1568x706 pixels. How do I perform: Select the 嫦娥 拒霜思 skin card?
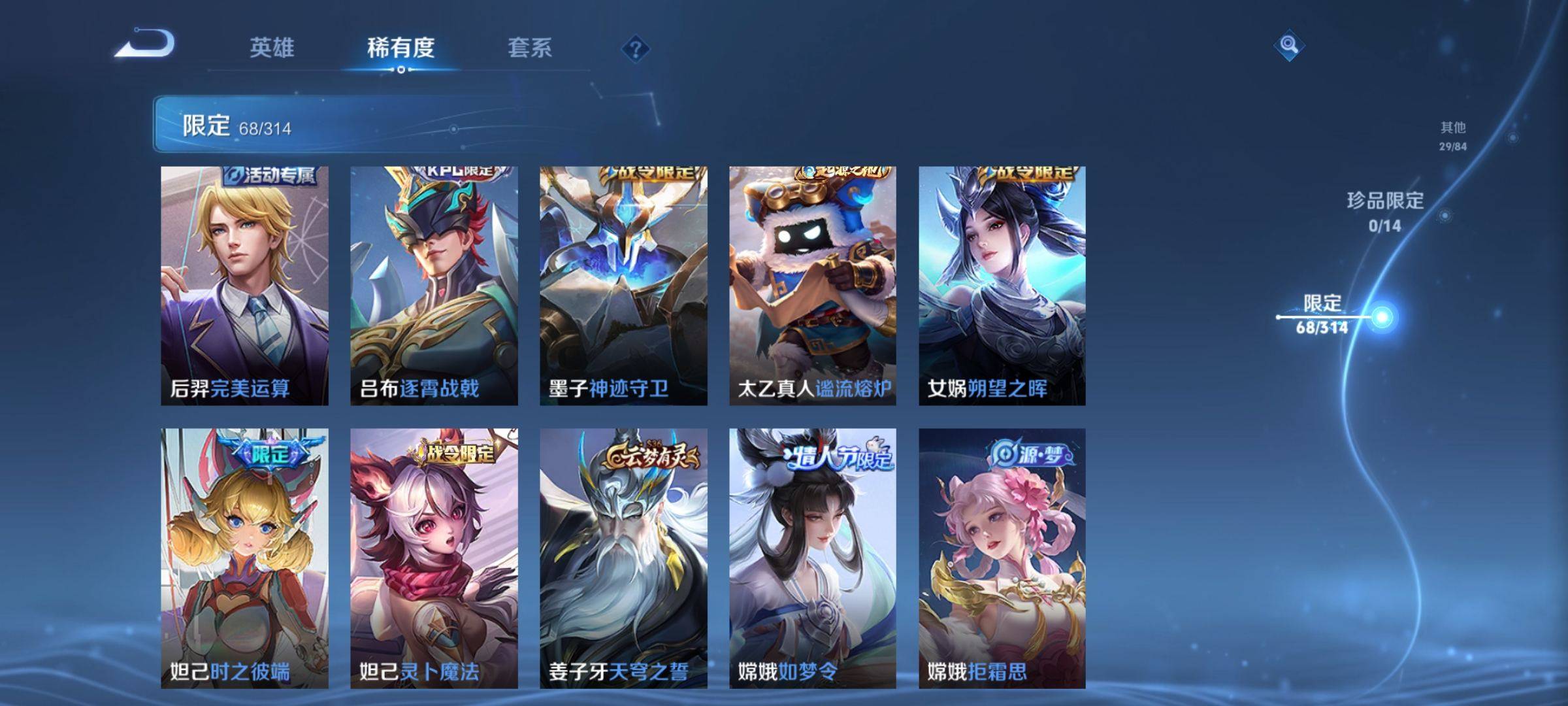click(1002, 558)
